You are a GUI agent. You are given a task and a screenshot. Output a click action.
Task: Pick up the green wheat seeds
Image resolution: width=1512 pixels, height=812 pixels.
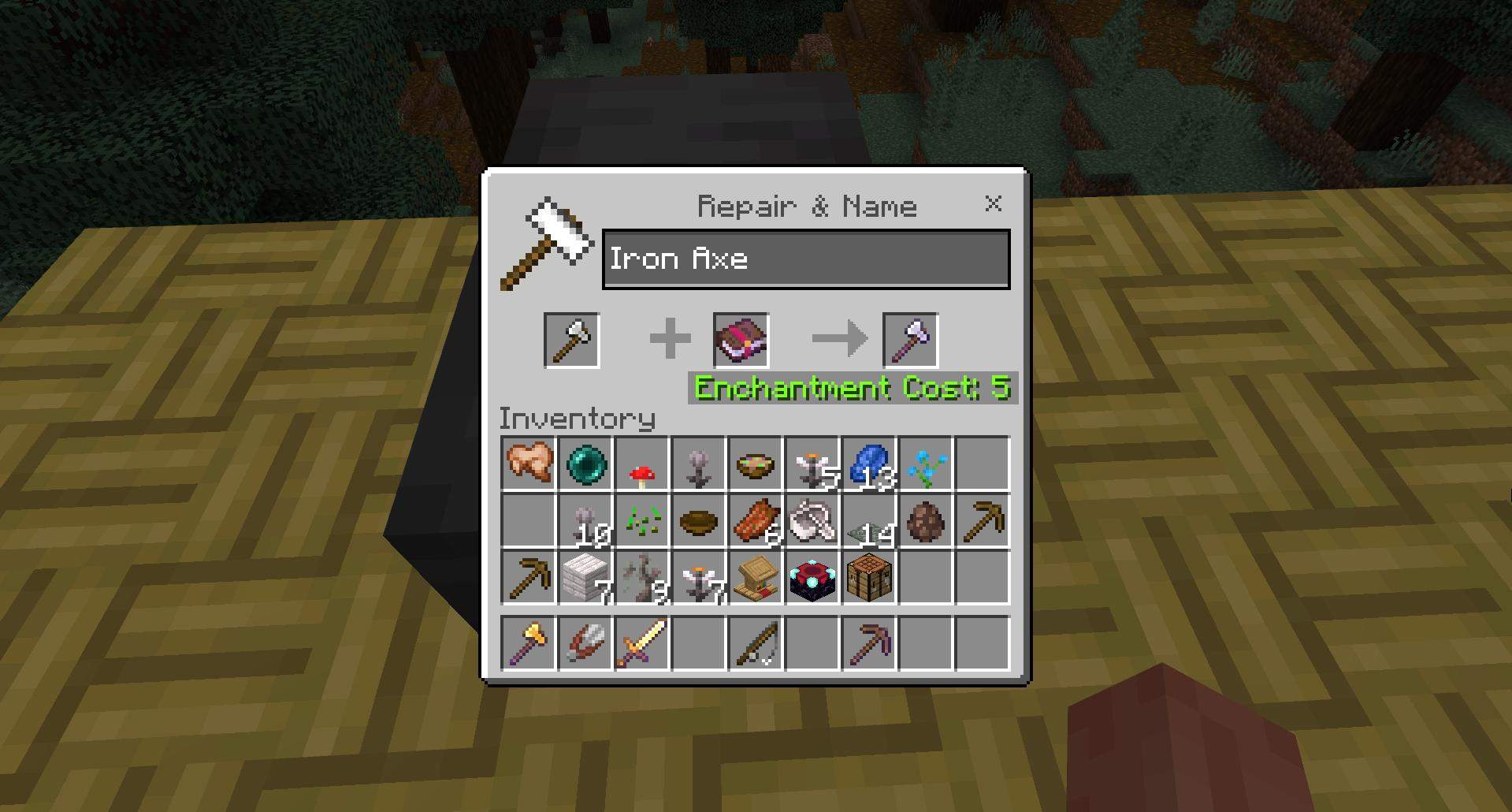point(642,521)
